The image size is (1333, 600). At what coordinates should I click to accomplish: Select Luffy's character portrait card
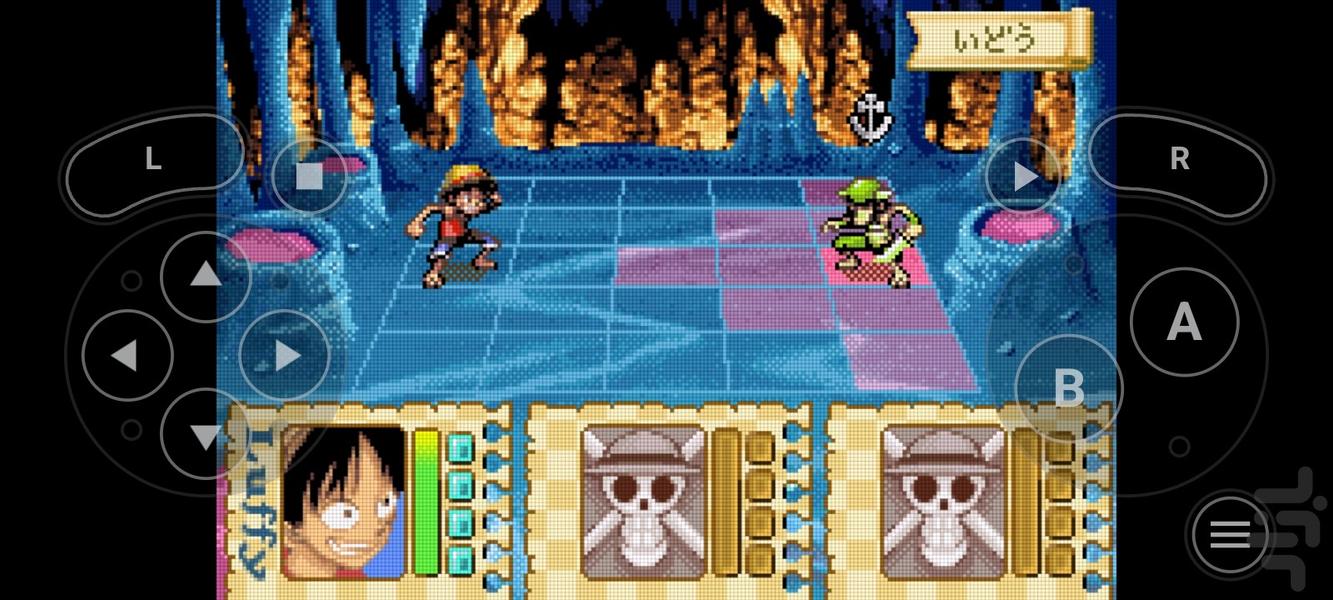344,502
